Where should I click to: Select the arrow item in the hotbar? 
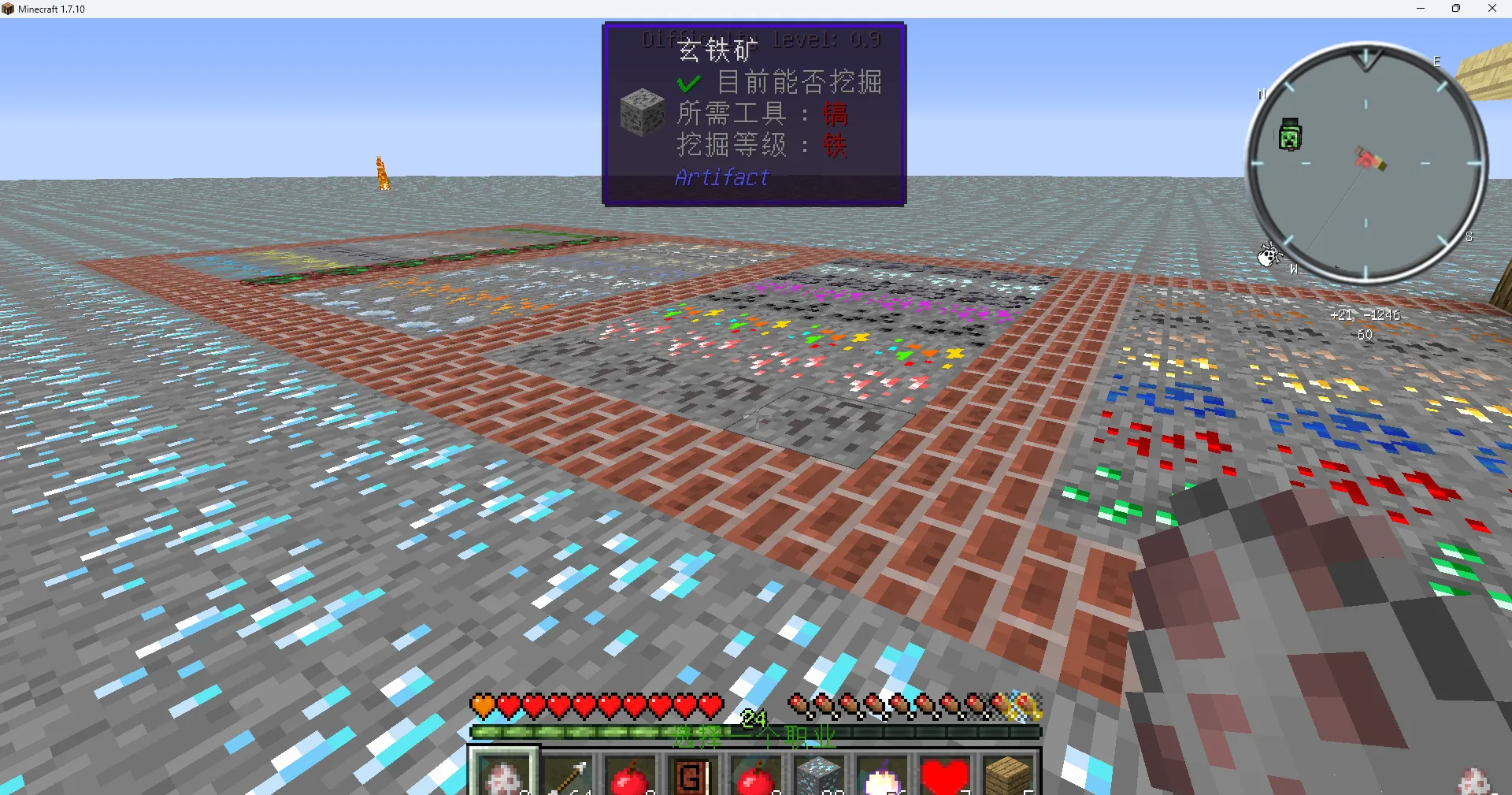[568, 775]
